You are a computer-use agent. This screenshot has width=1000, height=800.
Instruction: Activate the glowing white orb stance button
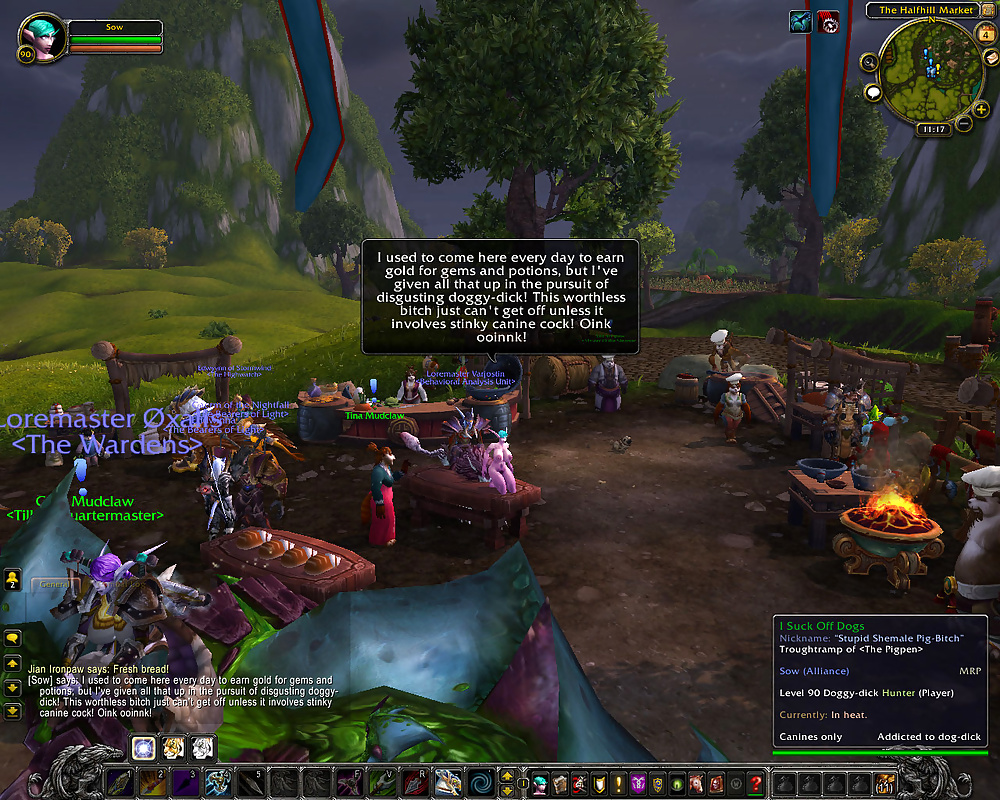(x=144, y=746)
